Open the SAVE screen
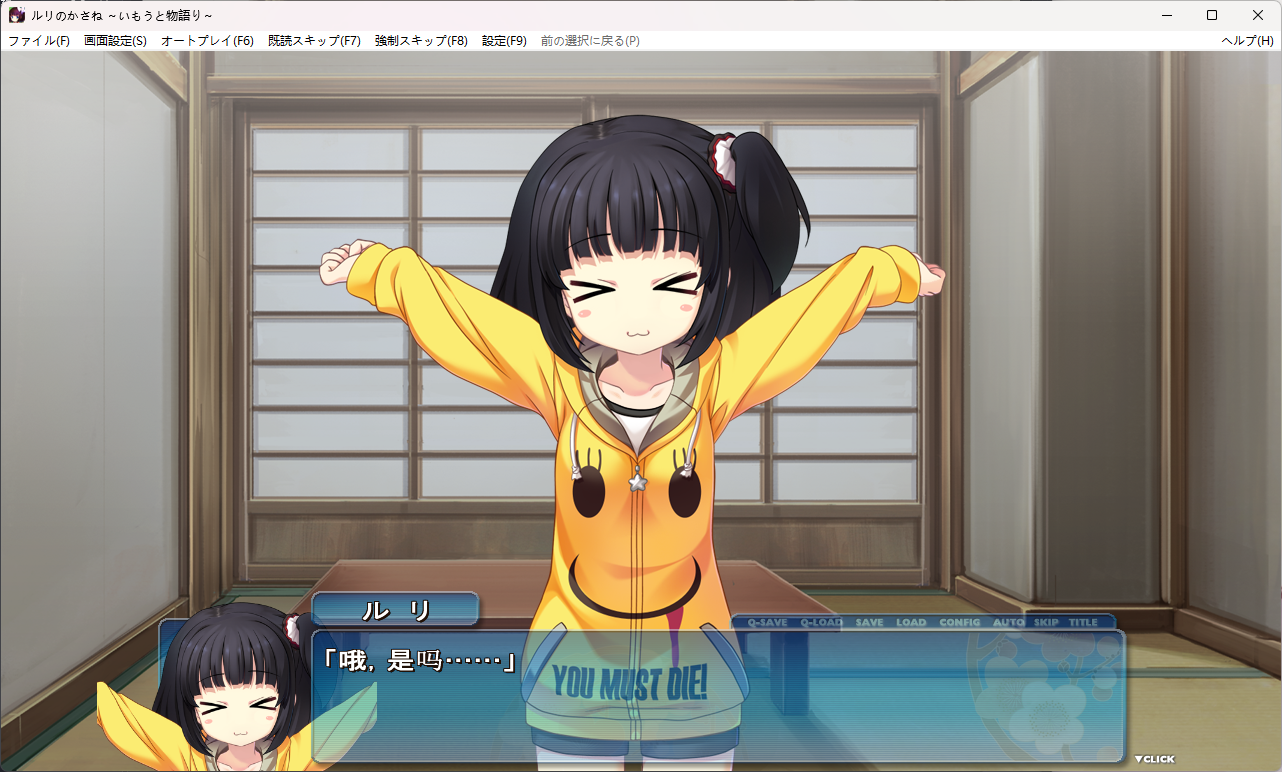Viewport: 1282px width, 772px height. click(869, 622)
